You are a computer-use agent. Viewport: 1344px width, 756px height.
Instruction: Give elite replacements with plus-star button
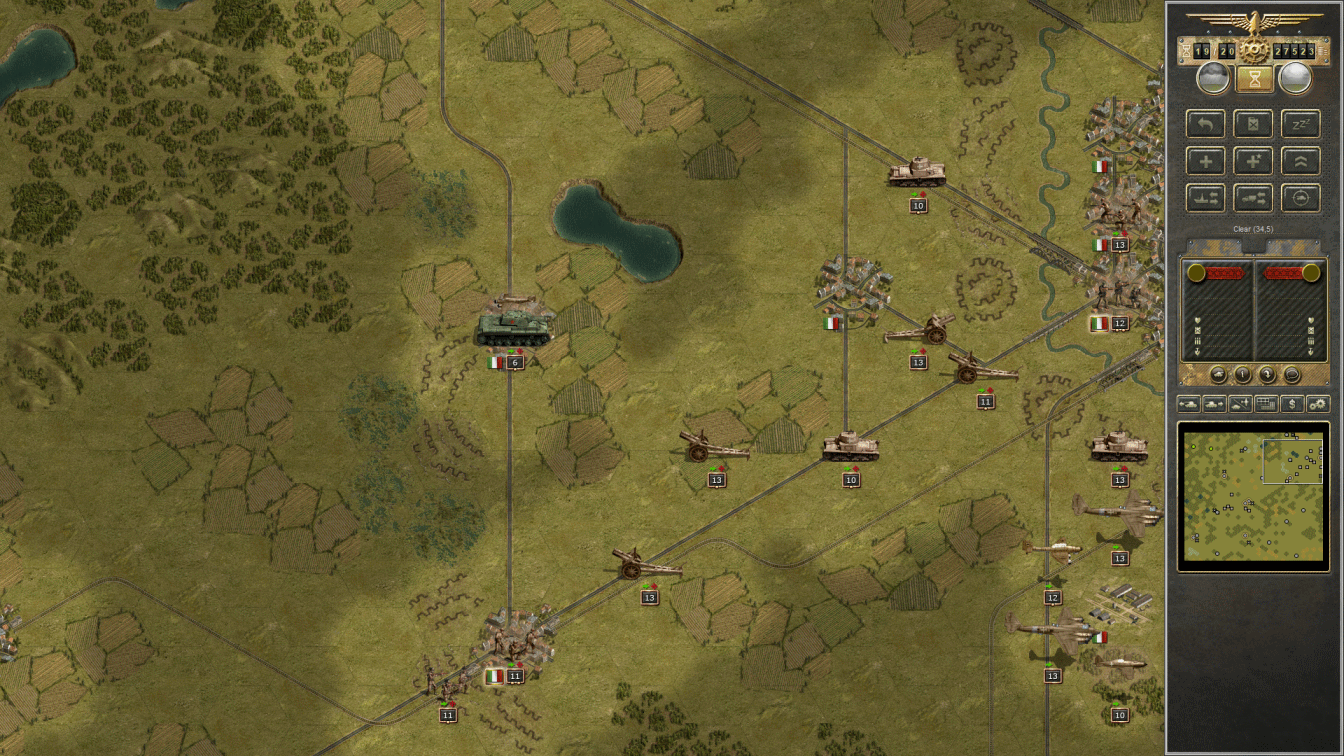click(x=1253, y=161)
